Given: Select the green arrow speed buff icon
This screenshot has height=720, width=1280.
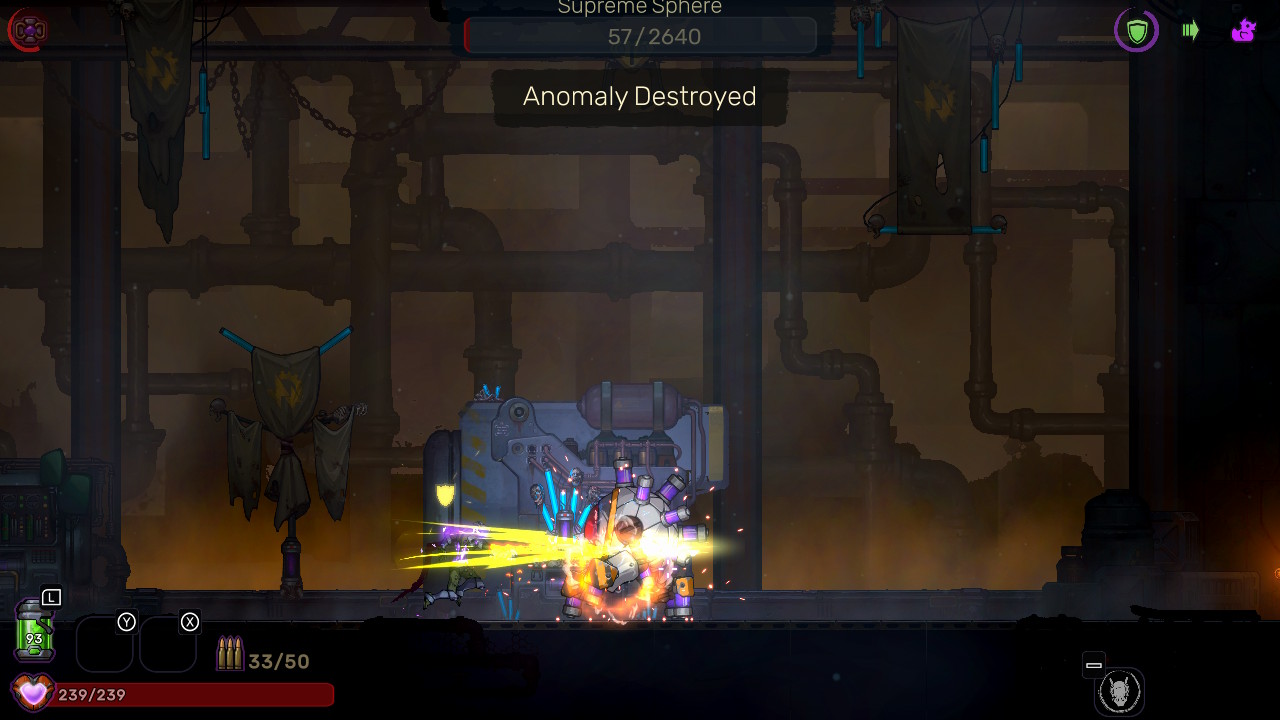Looking at the screenshot, I should (1190, 30).
